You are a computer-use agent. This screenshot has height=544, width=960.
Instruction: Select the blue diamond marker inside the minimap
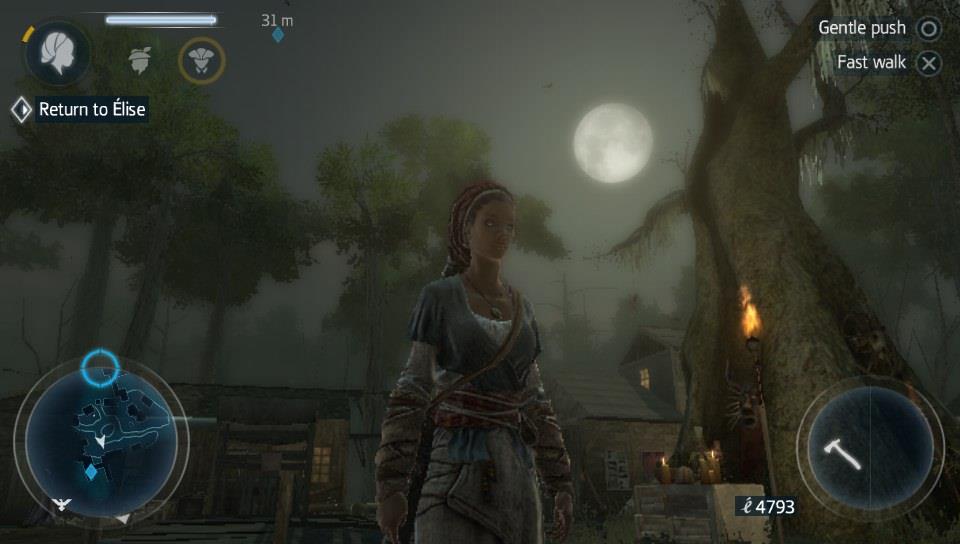coord(91,471)
